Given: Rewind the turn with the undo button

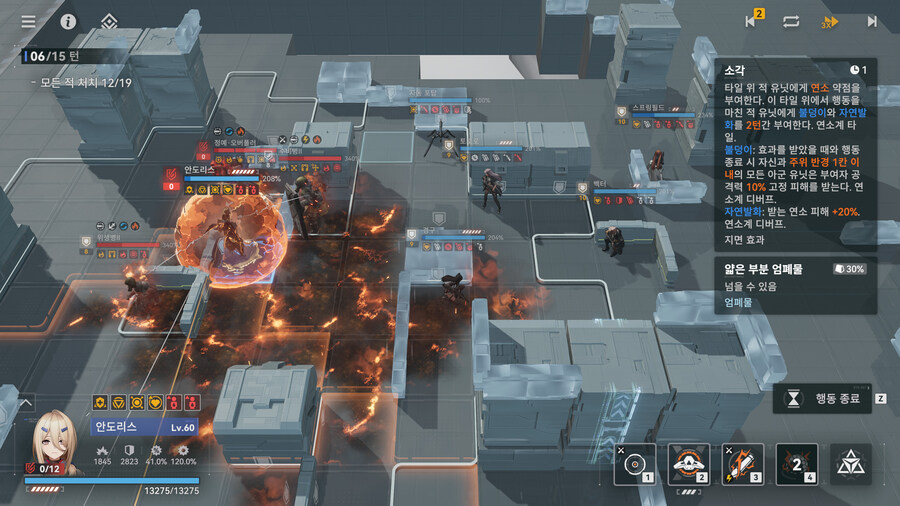Looking at the screenshot, I should tap(752, 21).
